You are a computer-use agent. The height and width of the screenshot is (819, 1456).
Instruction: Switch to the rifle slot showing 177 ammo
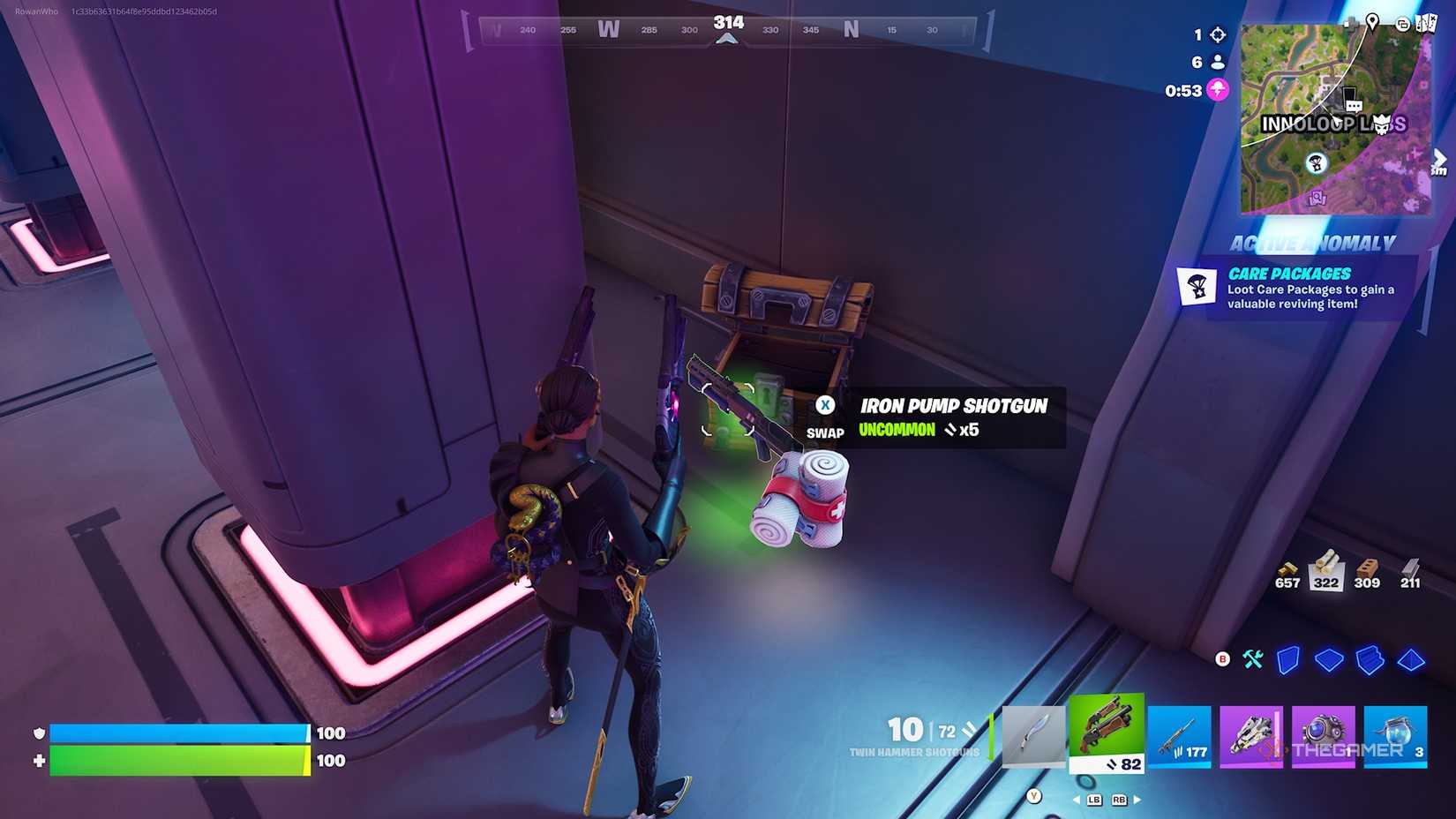point(1180,734)
